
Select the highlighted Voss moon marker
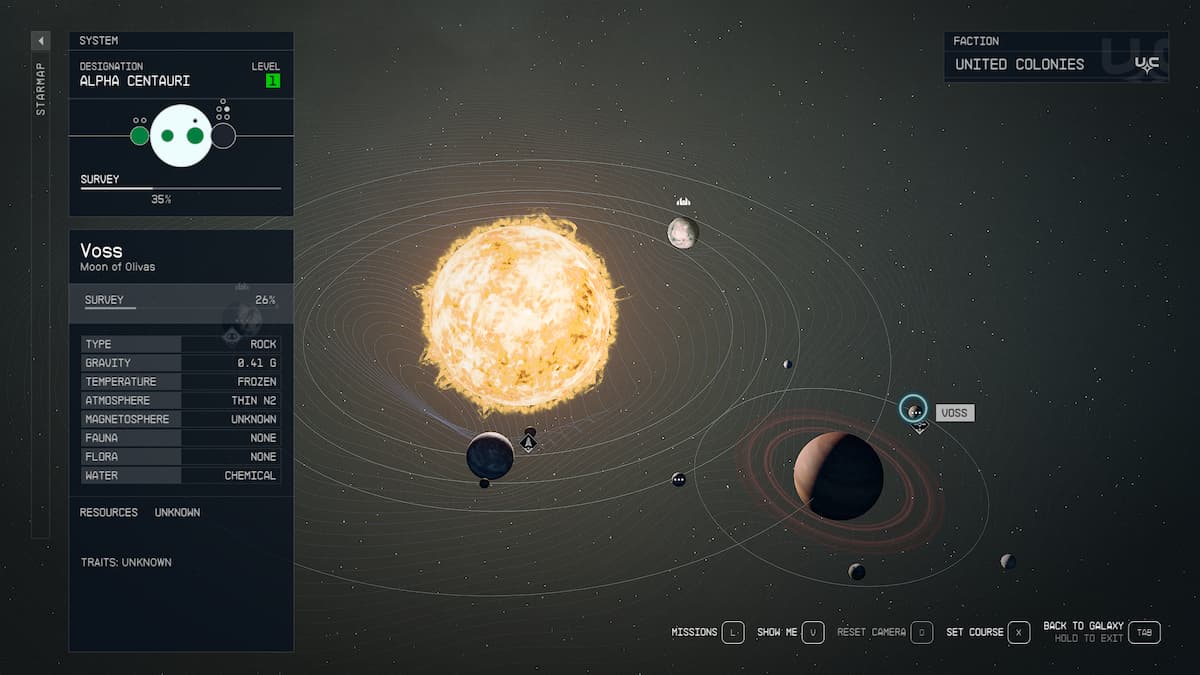[x=913, y=409]
